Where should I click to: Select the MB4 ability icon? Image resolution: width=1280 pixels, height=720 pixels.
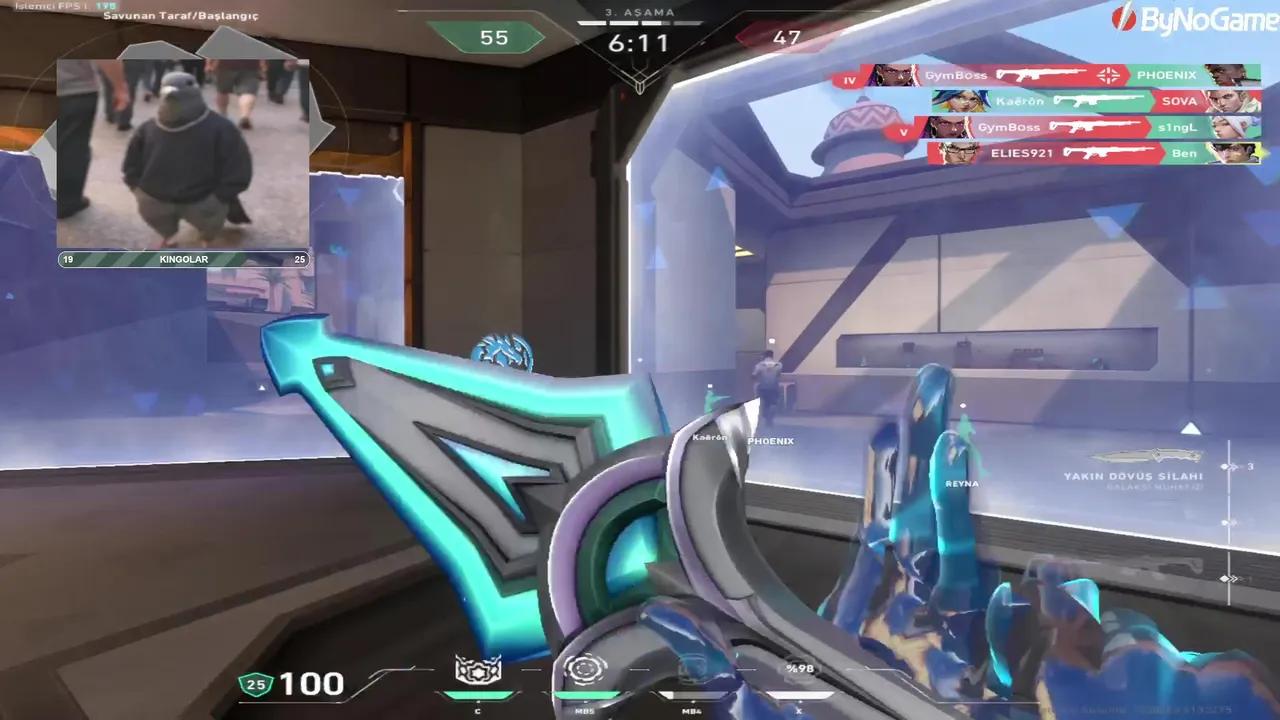click(x=693, y=671)
